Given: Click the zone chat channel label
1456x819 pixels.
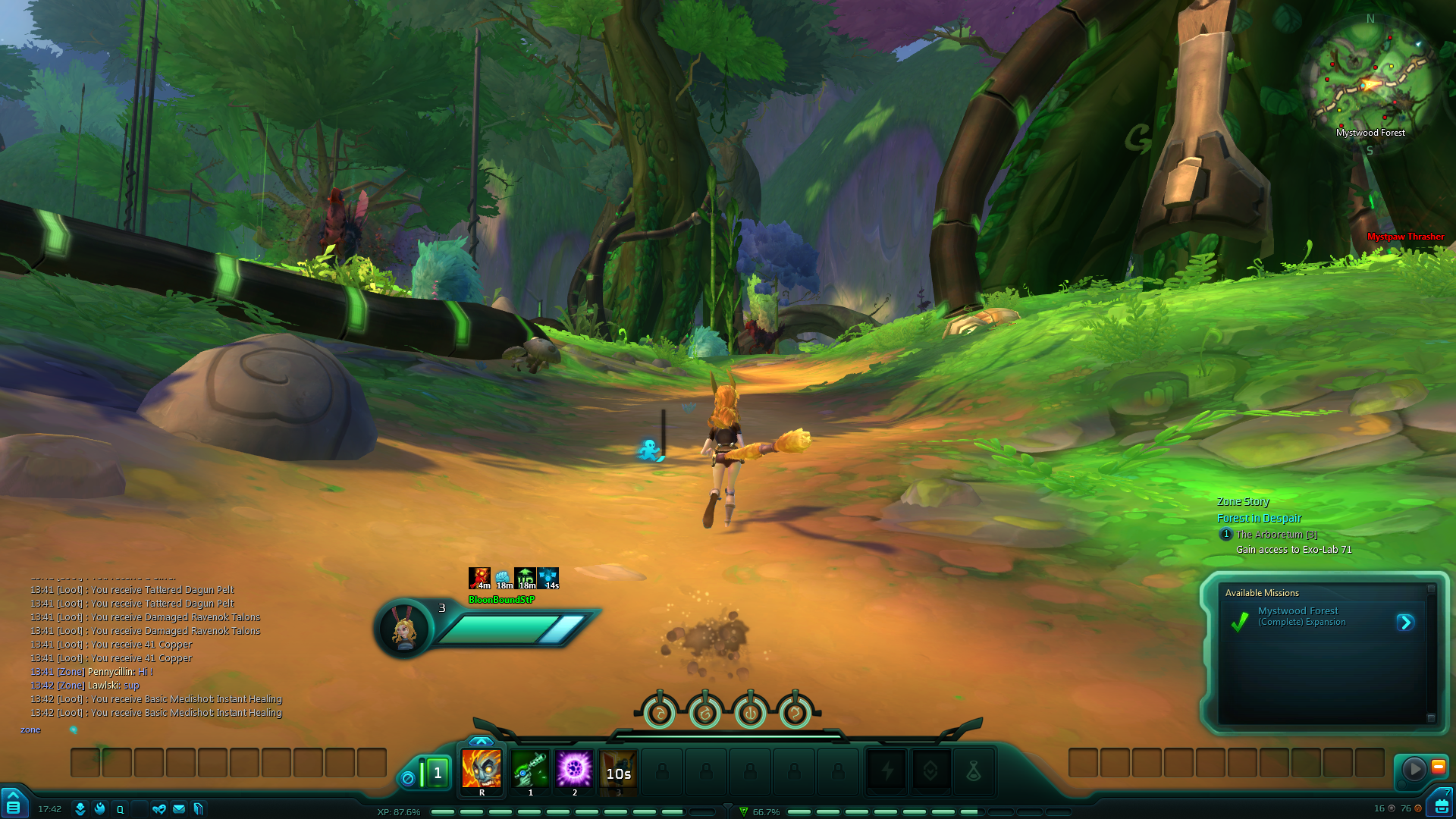Looking at the screenshot, I should [30, 730].
